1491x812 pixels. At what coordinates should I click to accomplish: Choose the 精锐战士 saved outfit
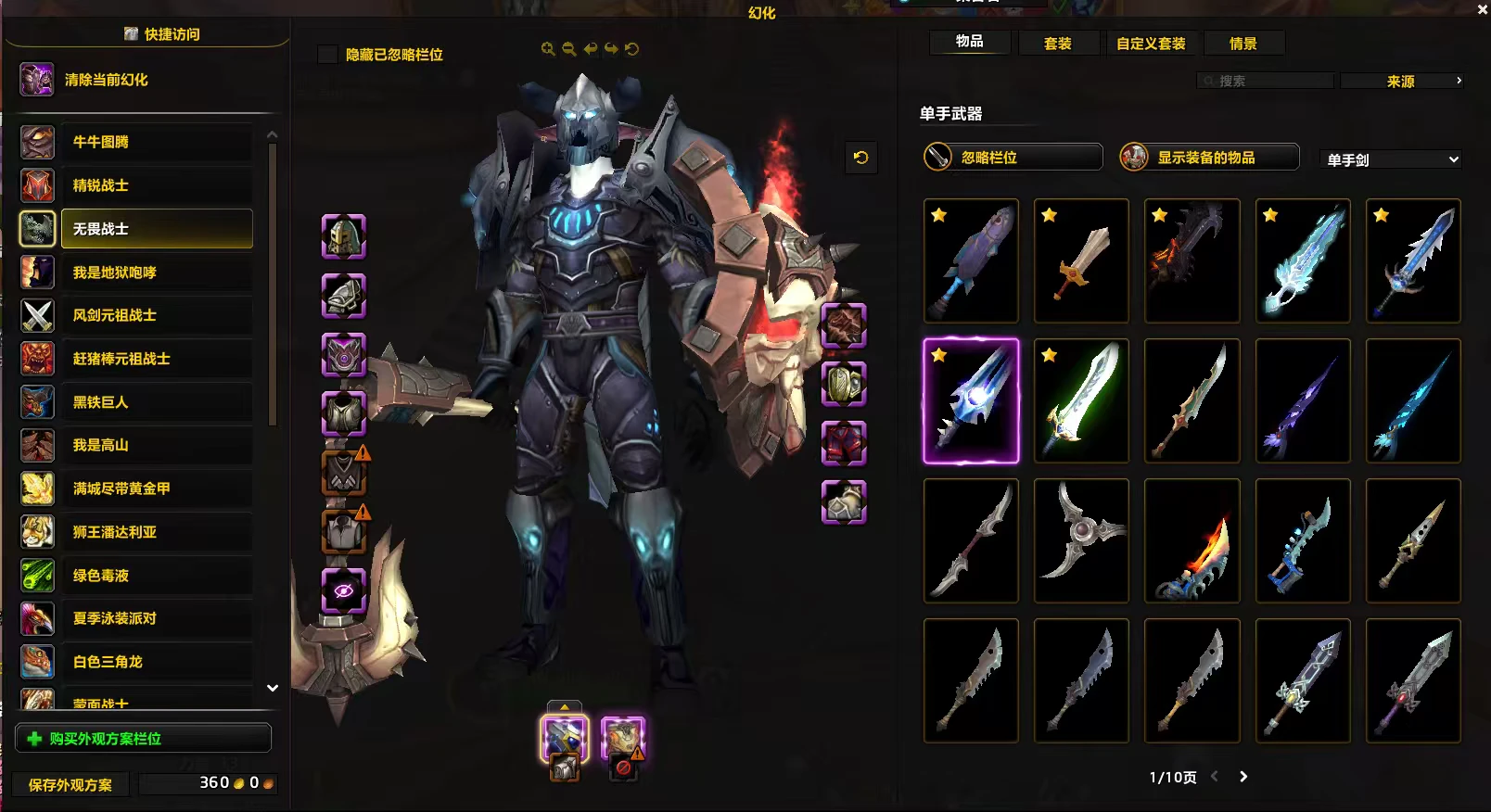(156, 185)
